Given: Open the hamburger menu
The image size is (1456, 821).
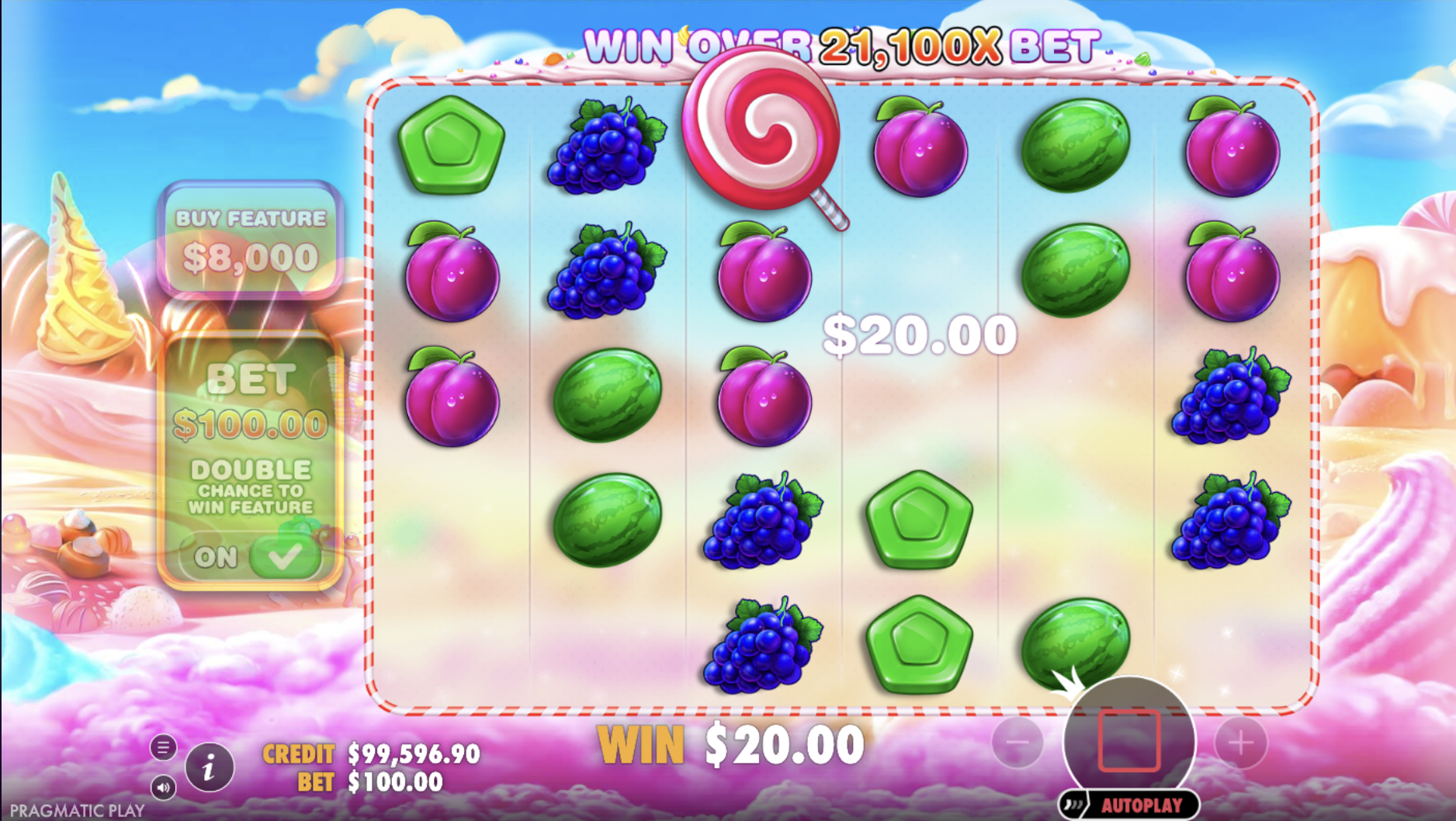Looking at the screenshot, I should point(164,747).
